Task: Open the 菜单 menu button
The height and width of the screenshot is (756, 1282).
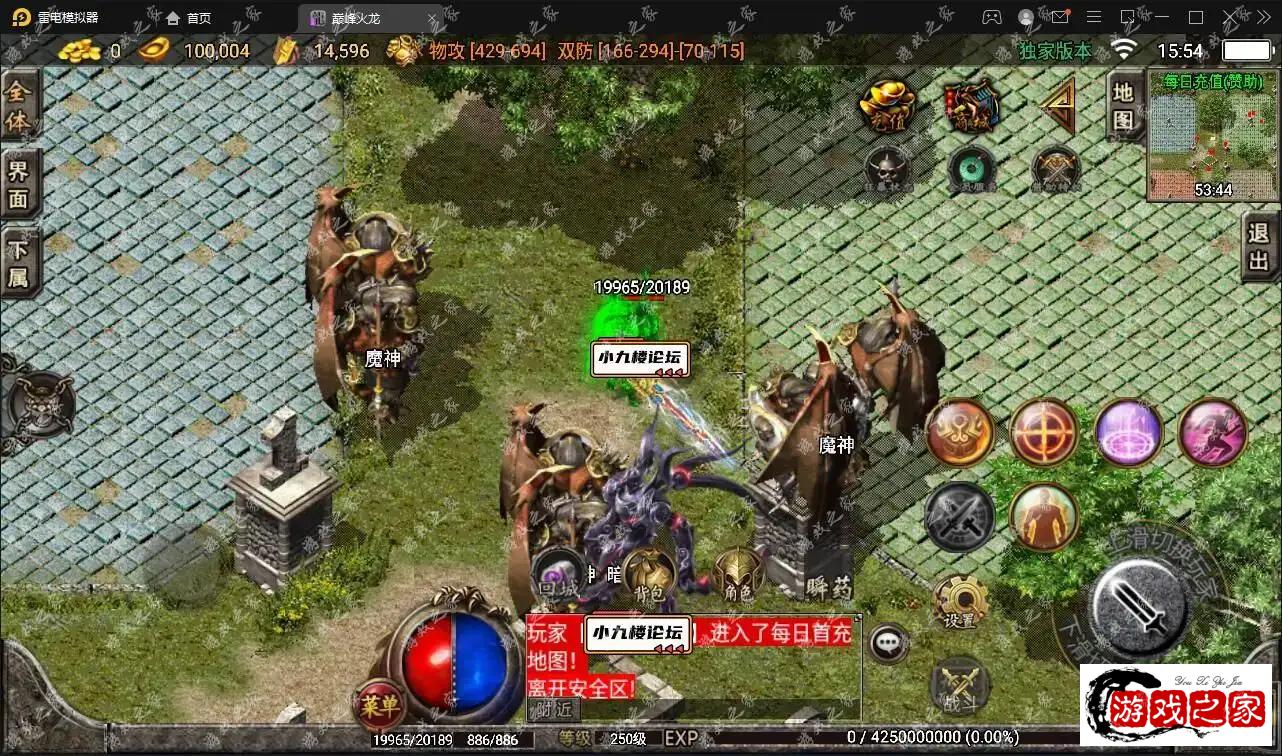Action: (379, 707)
